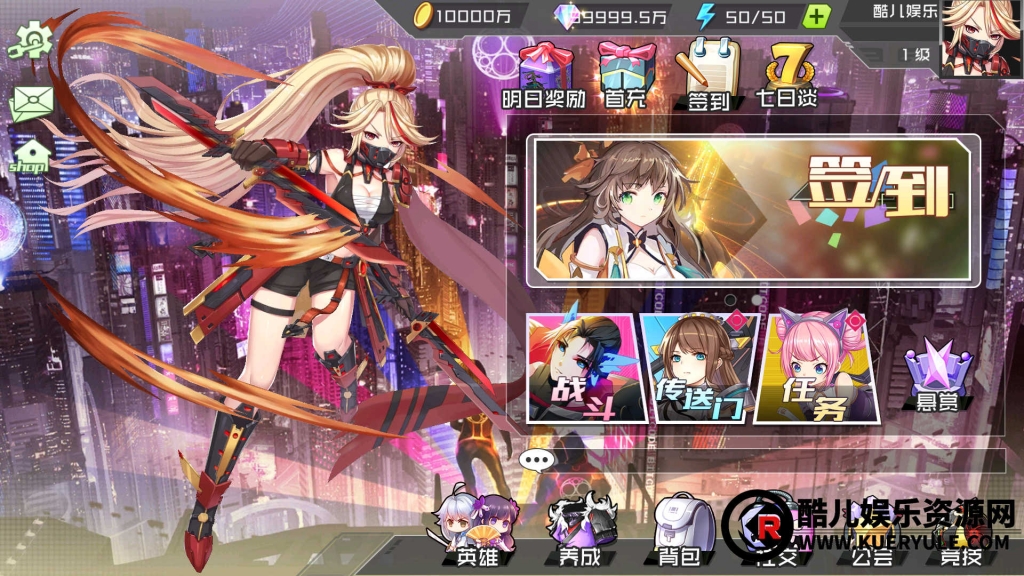Viewport: 1024px width, 576px height.
Task: Enter the 战斗 battle mode
Action: click(x=582, y=369)
